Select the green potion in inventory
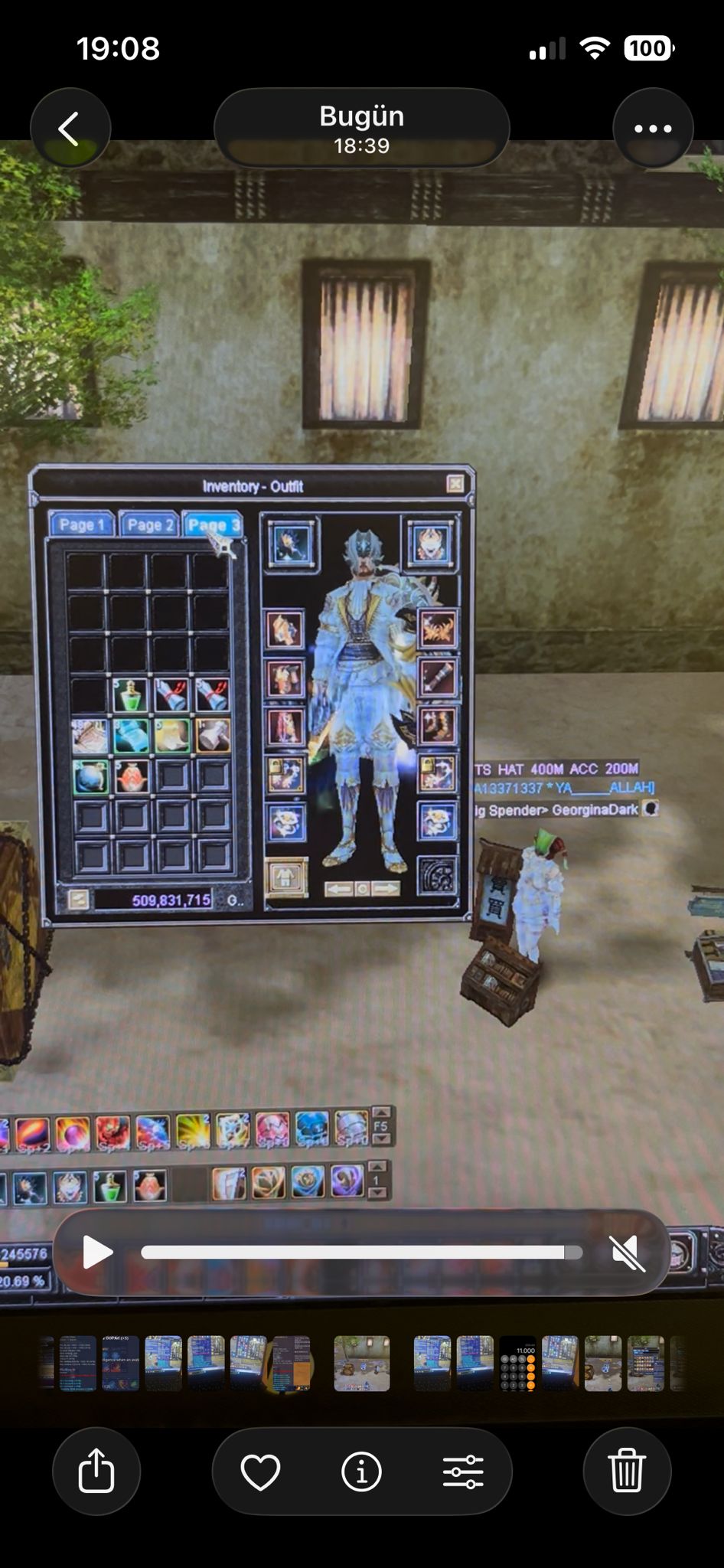Viewport: 724px width, 1568px height. [x=130, y=695]
